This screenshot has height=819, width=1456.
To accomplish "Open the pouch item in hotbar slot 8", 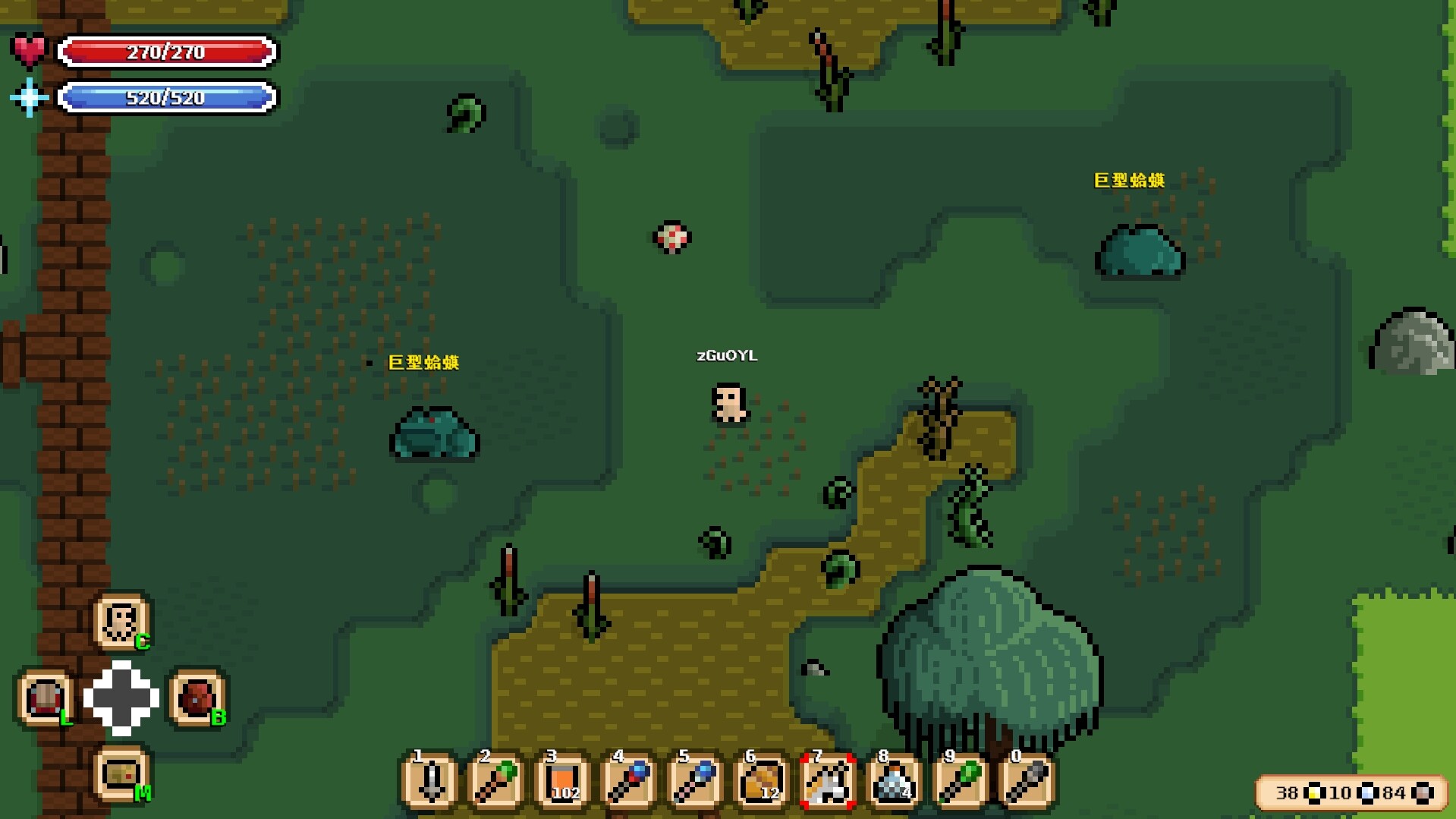I will click(x=892, y=782).
